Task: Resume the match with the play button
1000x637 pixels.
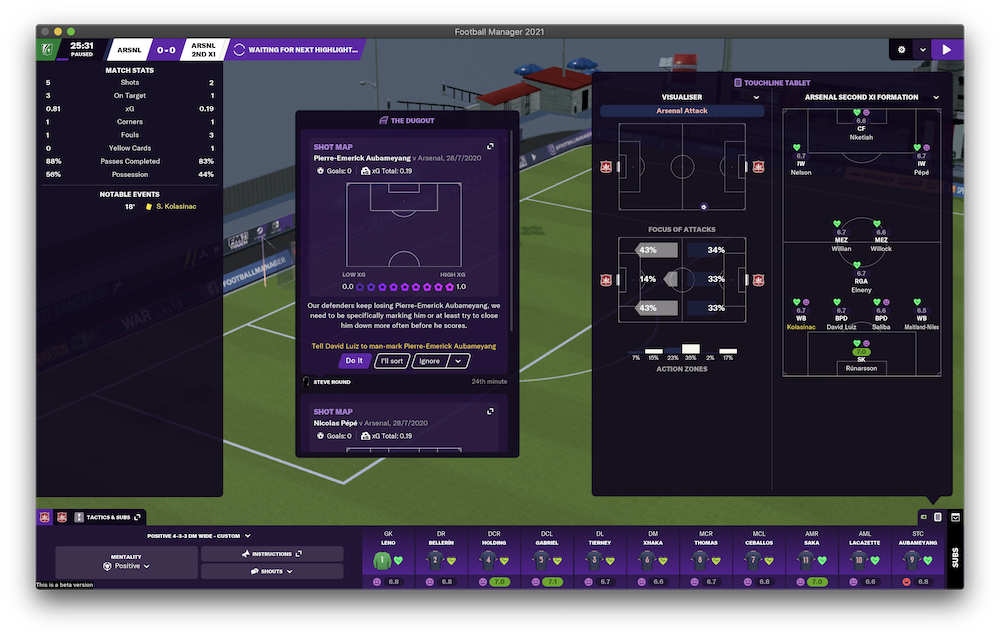Action: coord(946,49)
